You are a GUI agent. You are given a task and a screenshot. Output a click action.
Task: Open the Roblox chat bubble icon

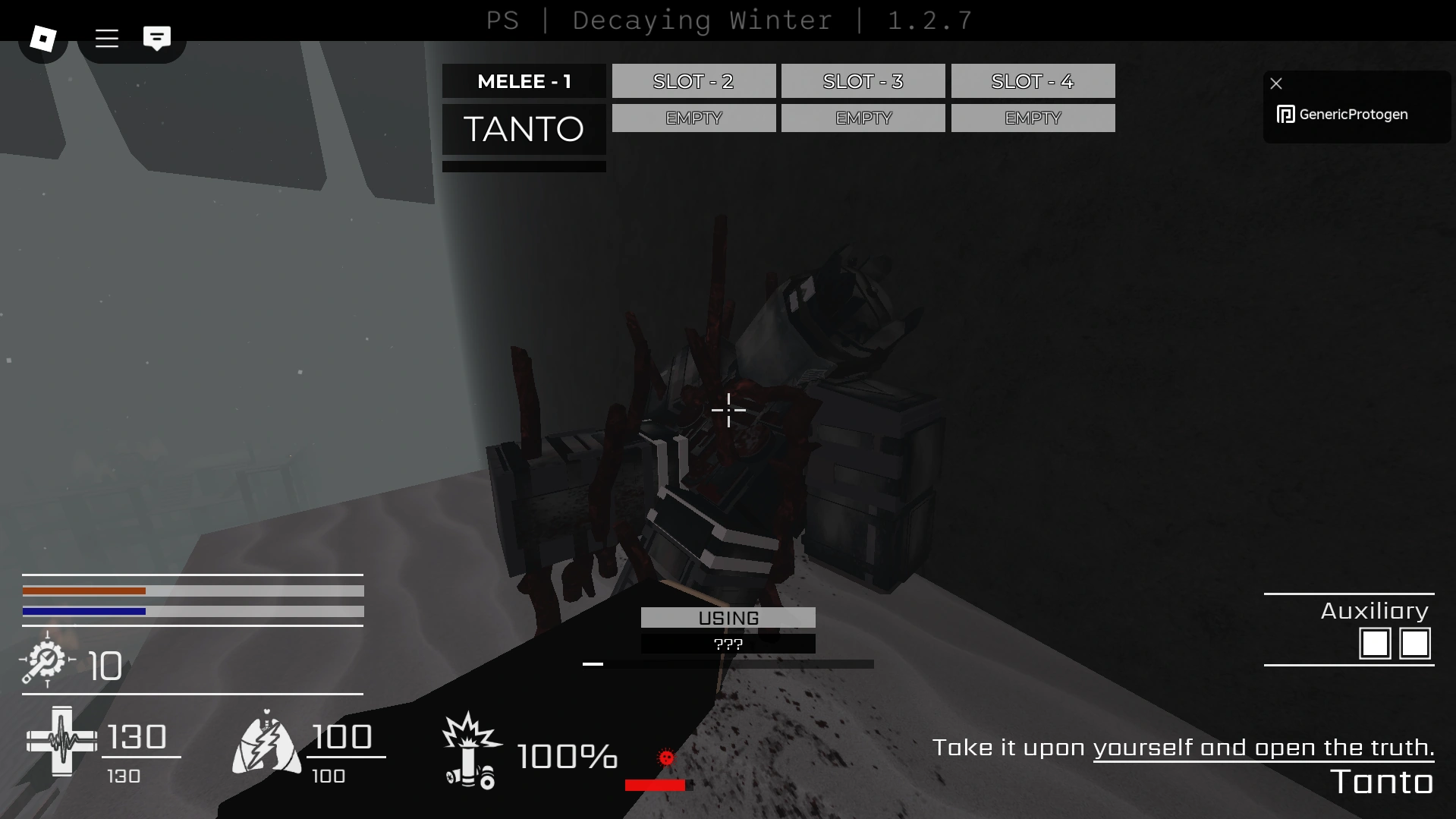click(156, 36)
